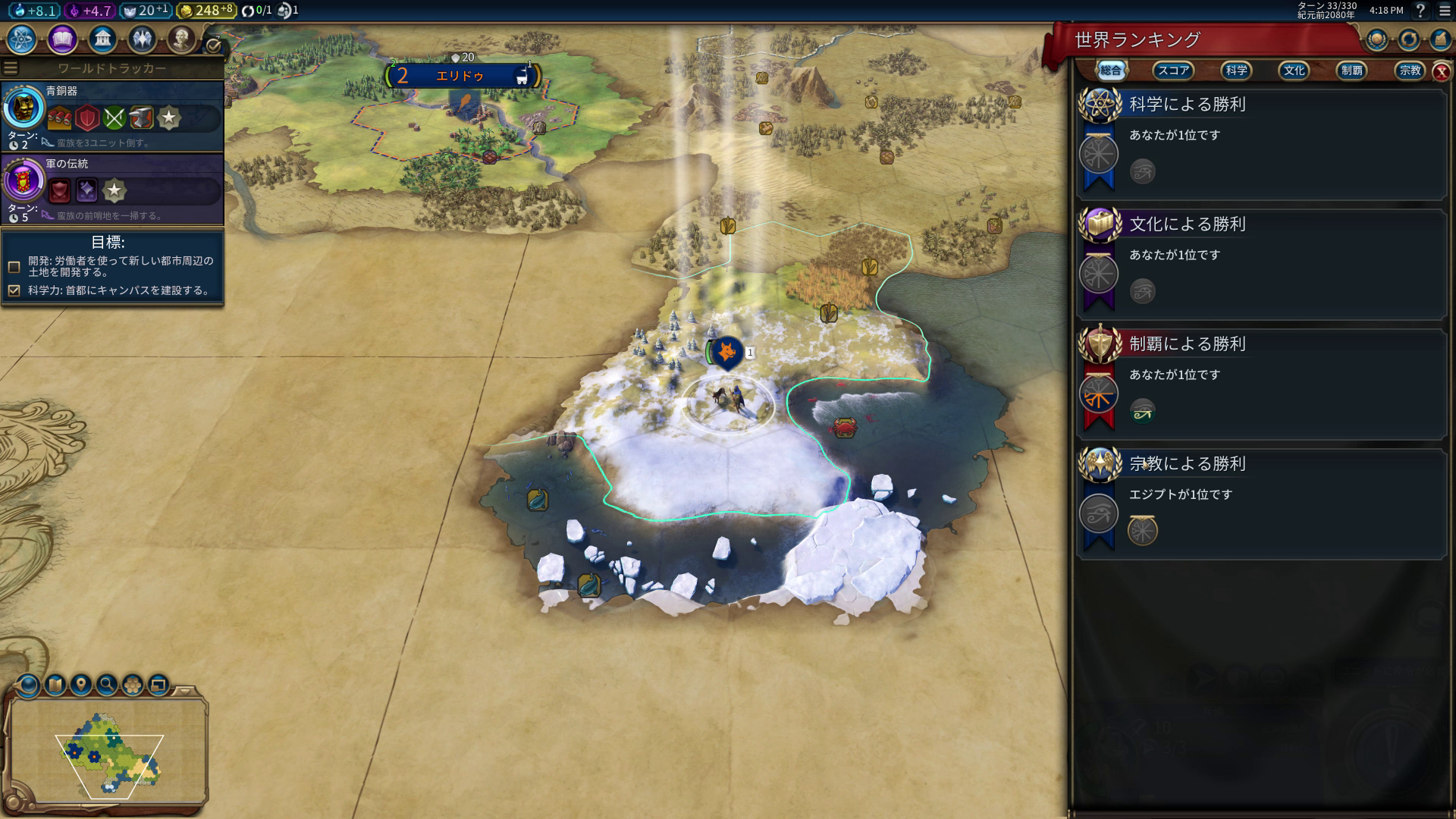This screenshot has height=819, width=1456.
Task: Open the Civilopedia help question mark
Action: pos(1420,11)
